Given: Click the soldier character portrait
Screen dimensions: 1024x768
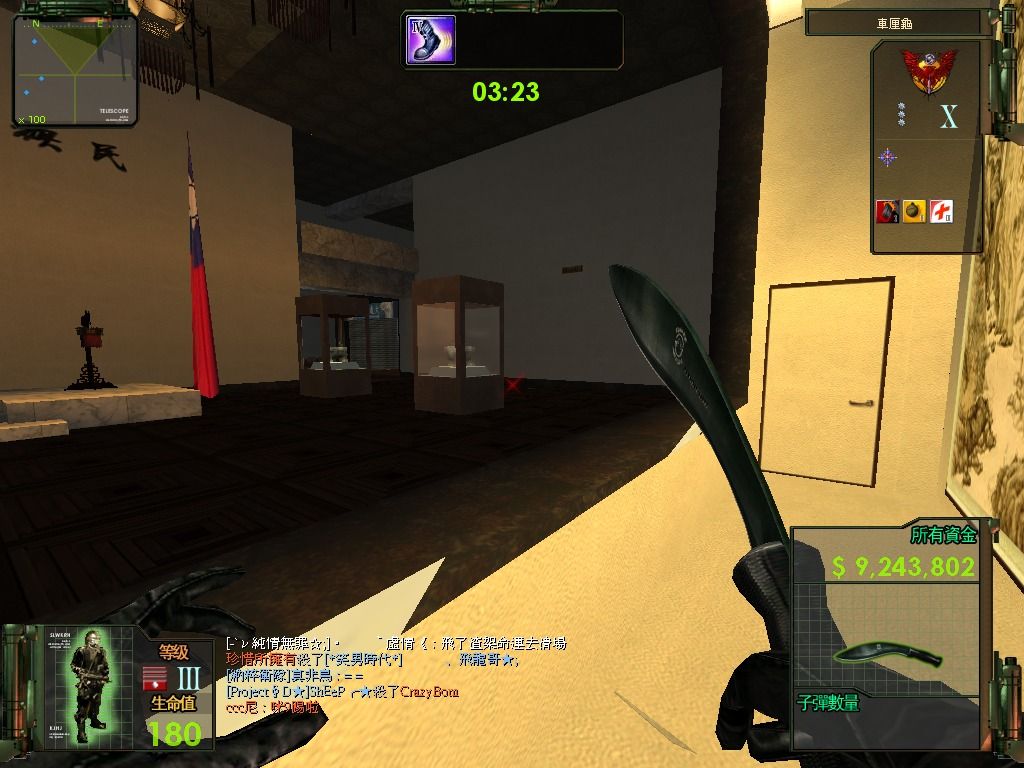Looking at the screenshot, I should [90, 687].
